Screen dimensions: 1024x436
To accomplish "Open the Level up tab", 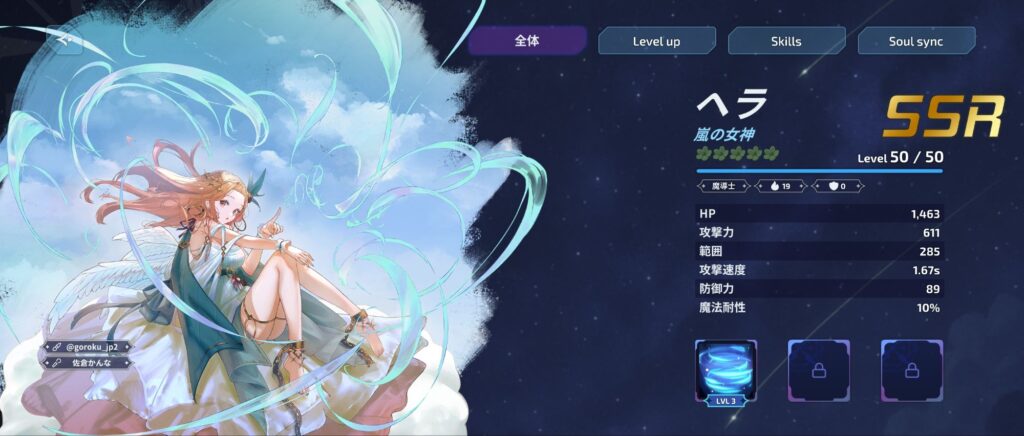I will 657,41.
